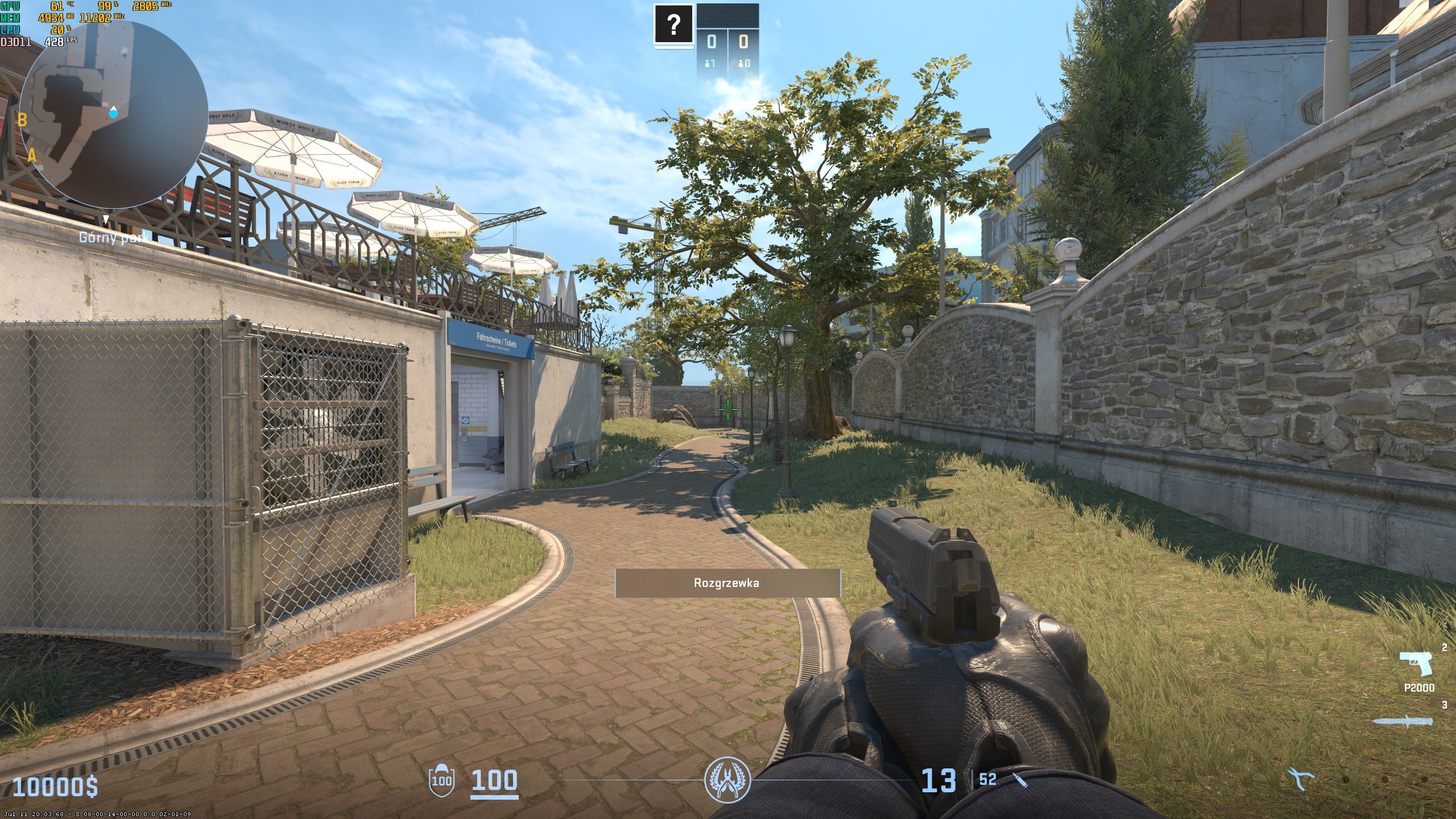Click the circular radar minimap
Viewport: 1456px width, 819px height.
click(114, 115)
